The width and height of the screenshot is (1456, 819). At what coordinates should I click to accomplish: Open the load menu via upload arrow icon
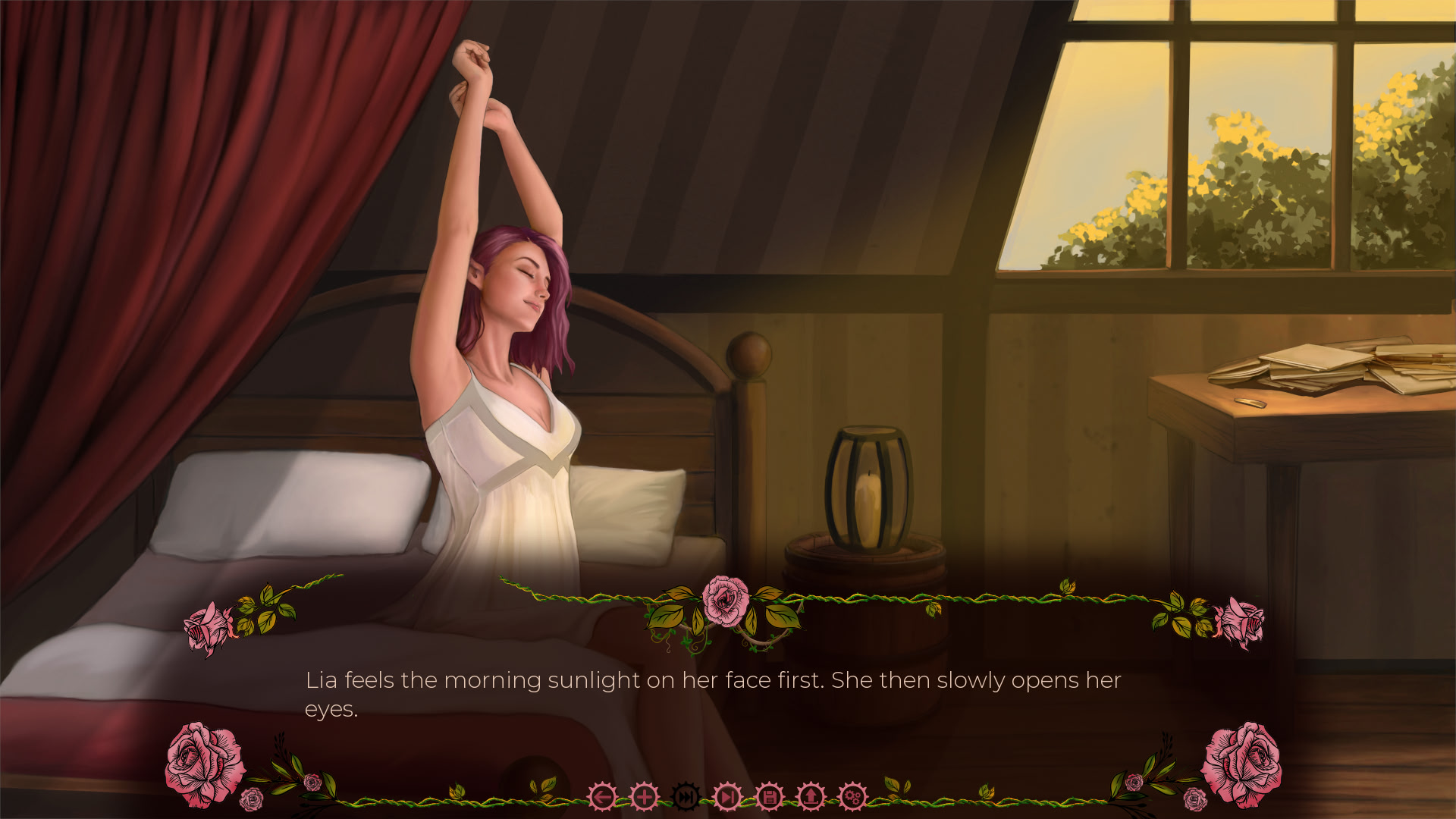tap(811, 797)
